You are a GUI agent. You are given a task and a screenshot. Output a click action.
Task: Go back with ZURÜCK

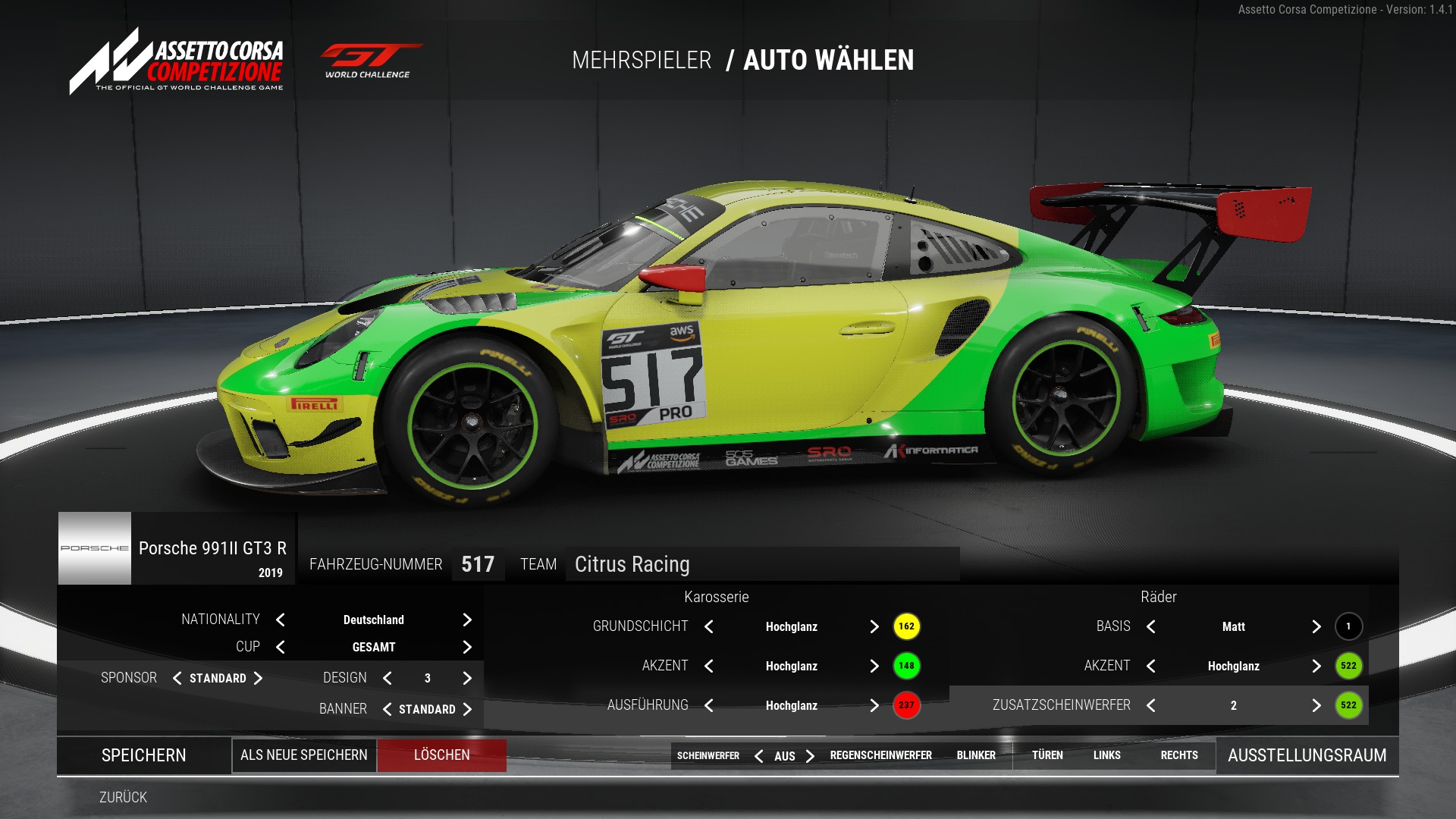tap(123, 797)
